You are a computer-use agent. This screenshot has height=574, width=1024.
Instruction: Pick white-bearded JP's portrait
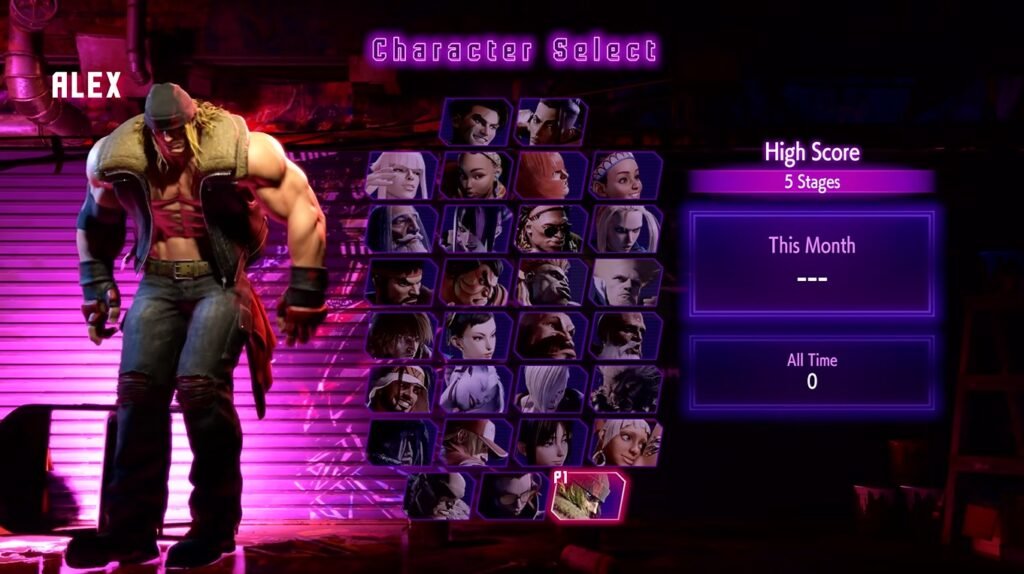click(402, 229)
